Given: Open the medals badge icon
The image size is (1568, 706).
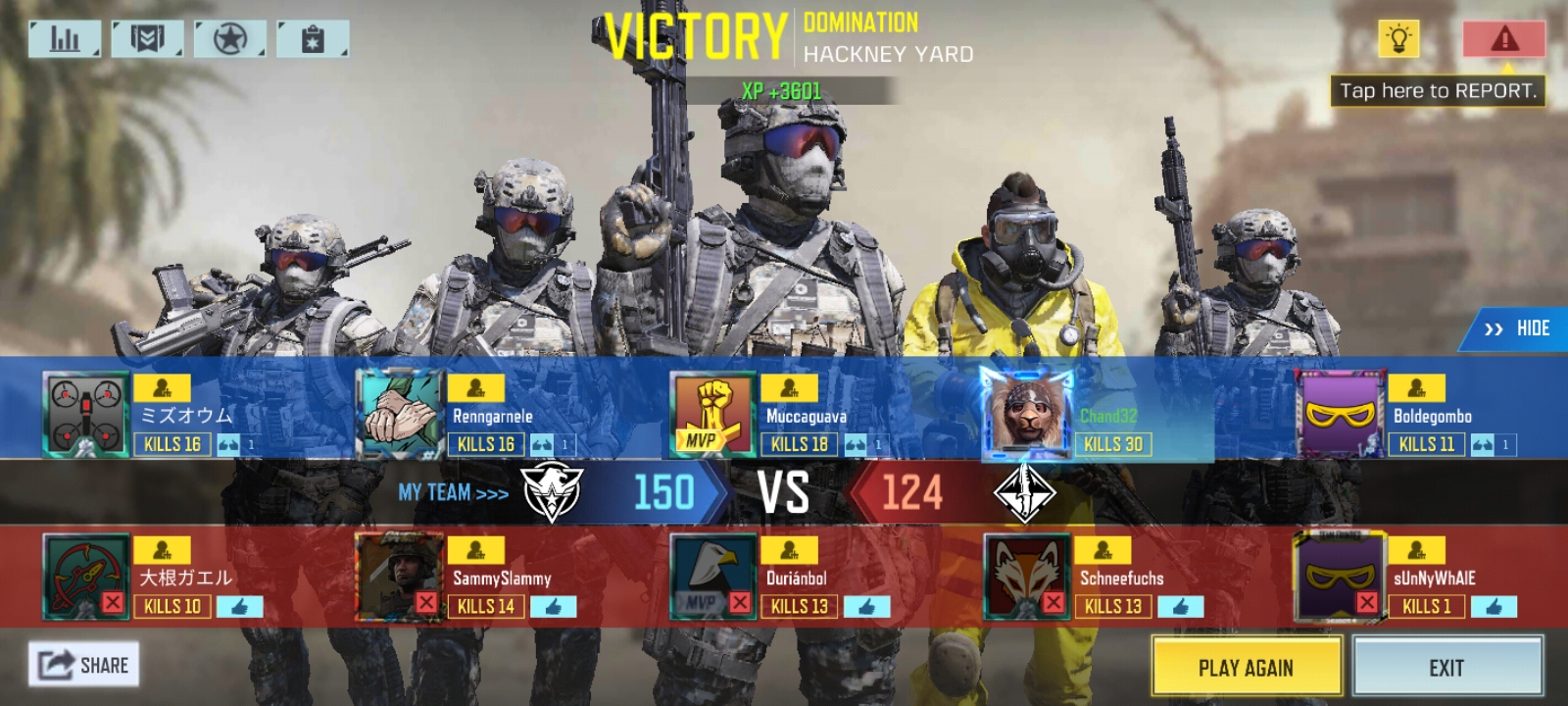Looking at the screenshot, I should tap(147, 39).
